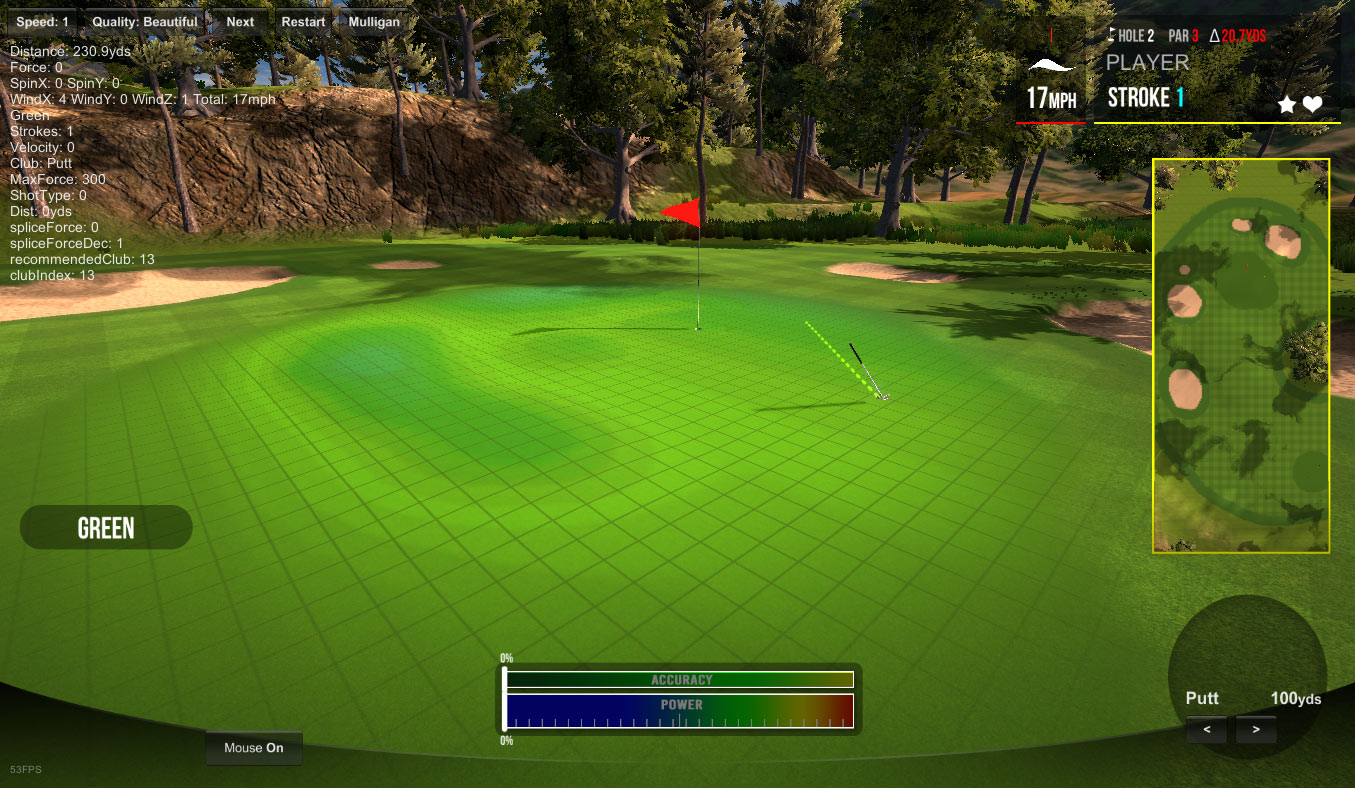Change the Quality: Beautiful setting
The image size is (1355, 788).
point(145,22)
